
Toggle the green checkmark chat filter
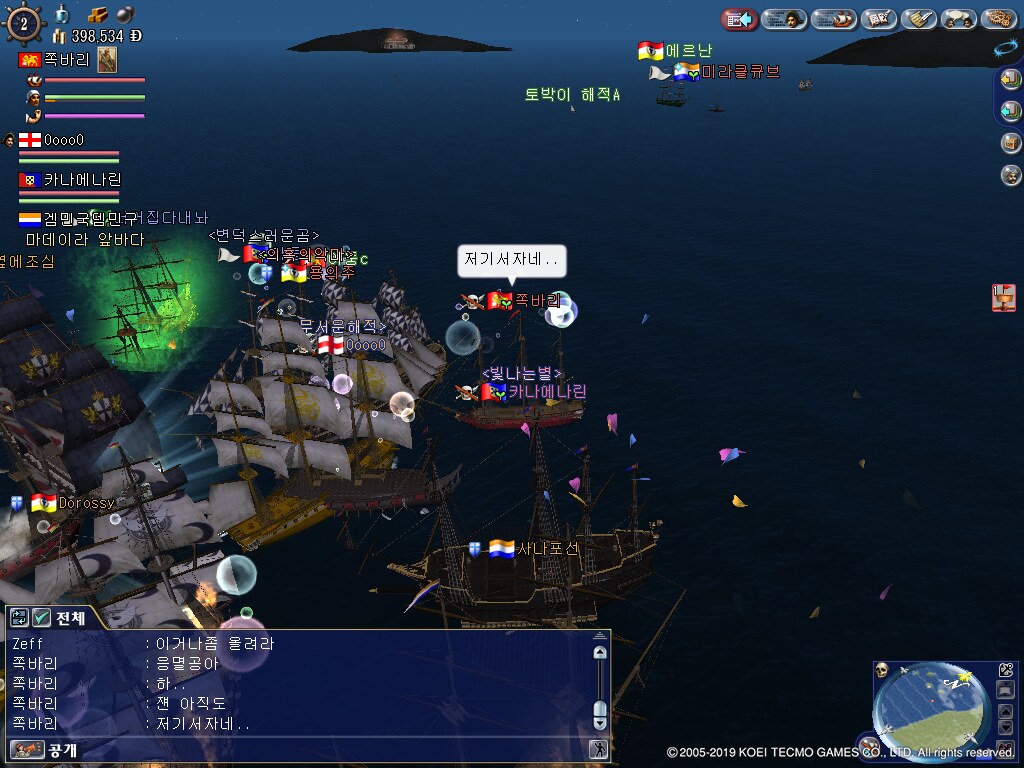41,618
